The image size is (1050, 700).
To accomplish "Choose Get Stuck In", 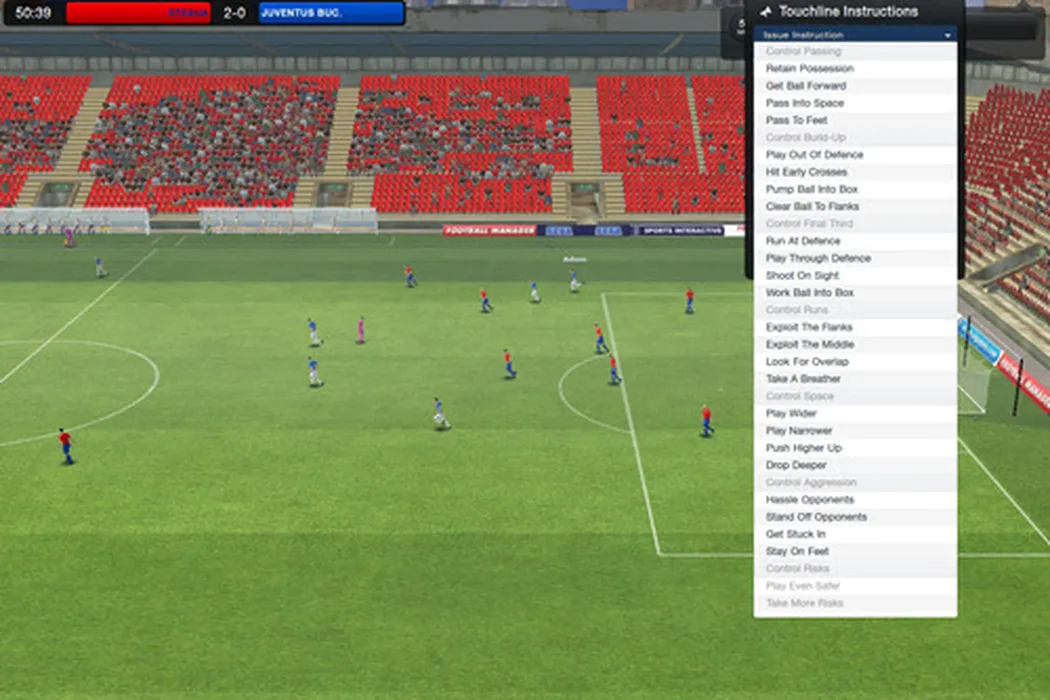I will point(797,534).
